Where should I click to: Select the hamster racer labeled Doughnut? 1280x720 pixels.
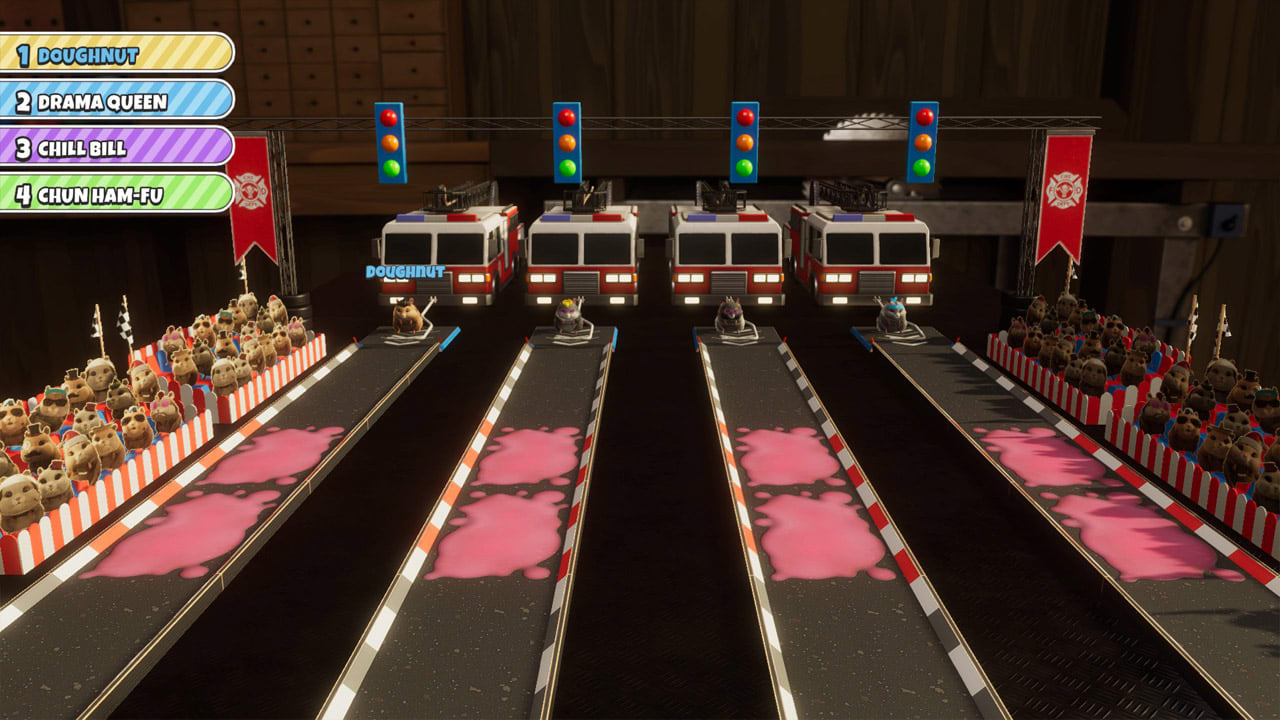coord(410,315)
